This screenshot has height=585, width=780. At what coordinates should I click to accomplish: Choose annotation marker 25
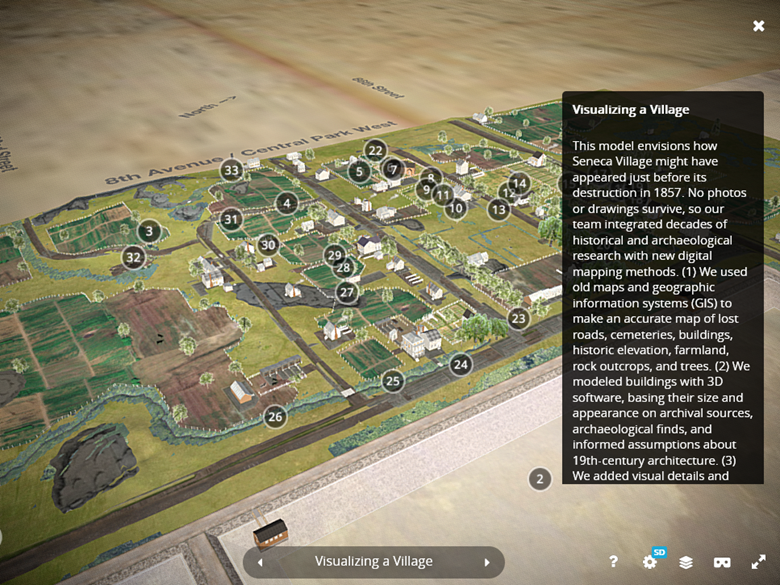pyautogui.click(x=393, y=381)
